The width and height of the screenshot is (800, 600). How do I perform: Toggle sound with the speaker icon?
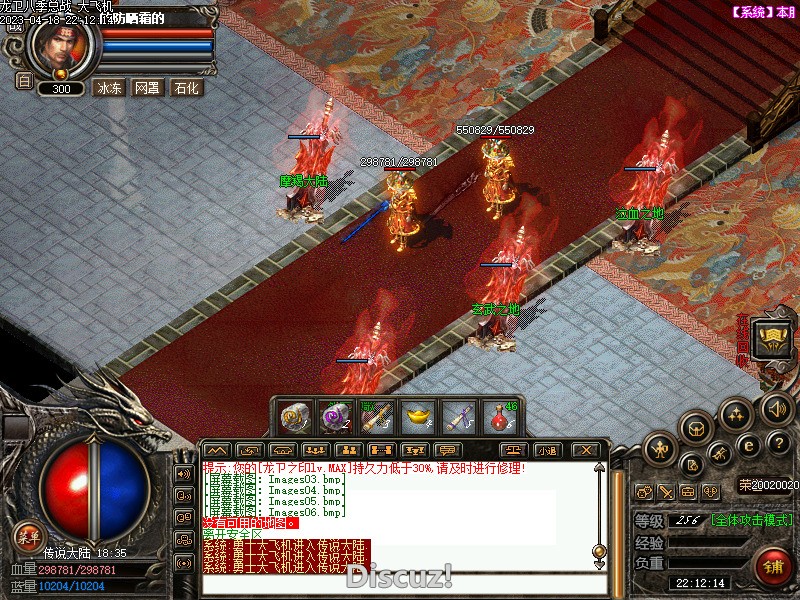(777, 408)
